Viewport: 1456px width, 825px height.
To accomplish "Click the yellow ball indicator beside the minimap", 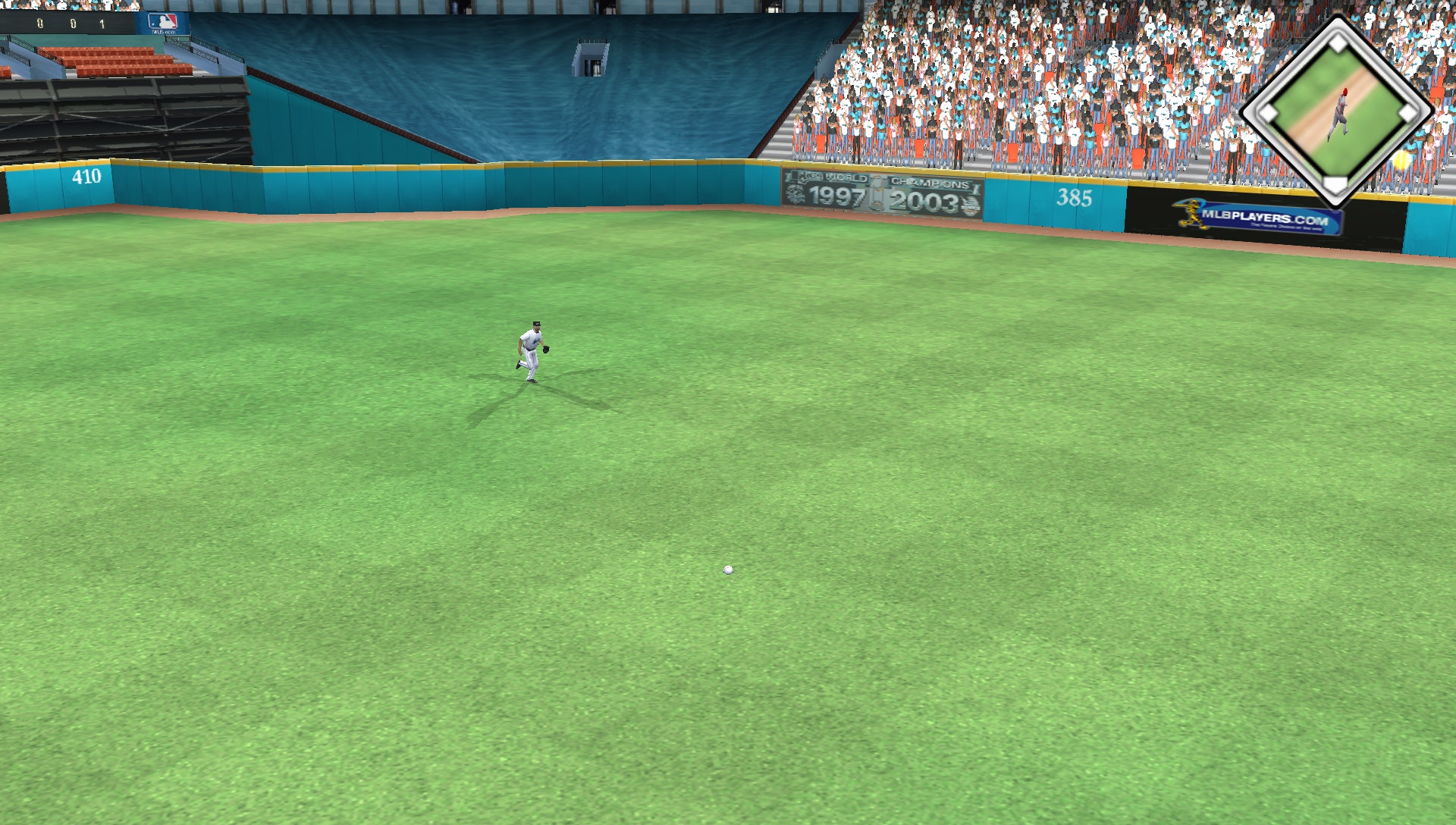I will coord(1402,161).
